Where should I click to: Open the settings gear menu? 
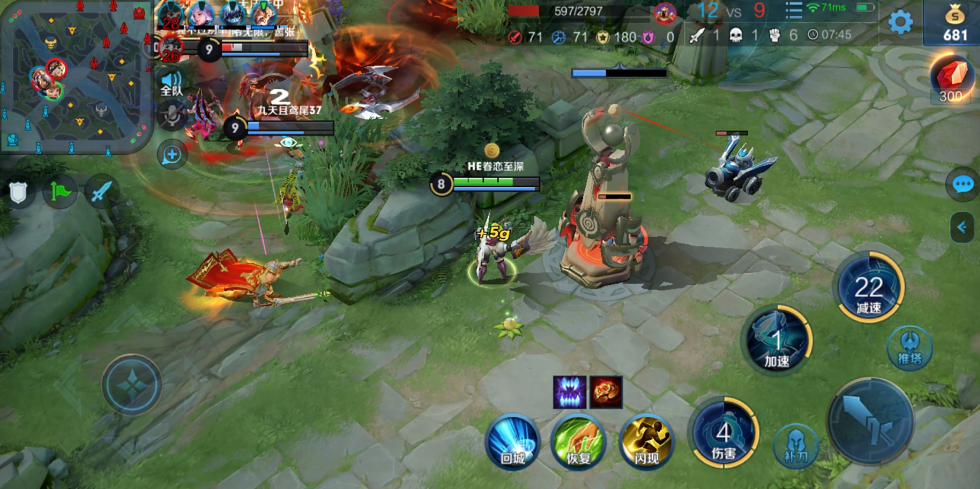[x=900, y=22]
